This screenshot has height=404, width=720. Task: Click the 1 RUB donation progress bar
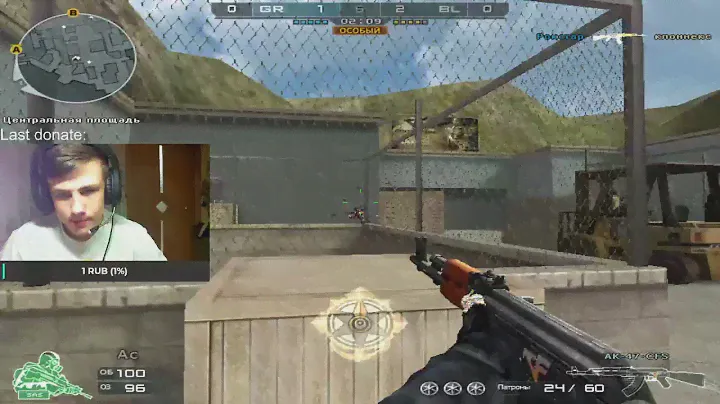[105, 271]
